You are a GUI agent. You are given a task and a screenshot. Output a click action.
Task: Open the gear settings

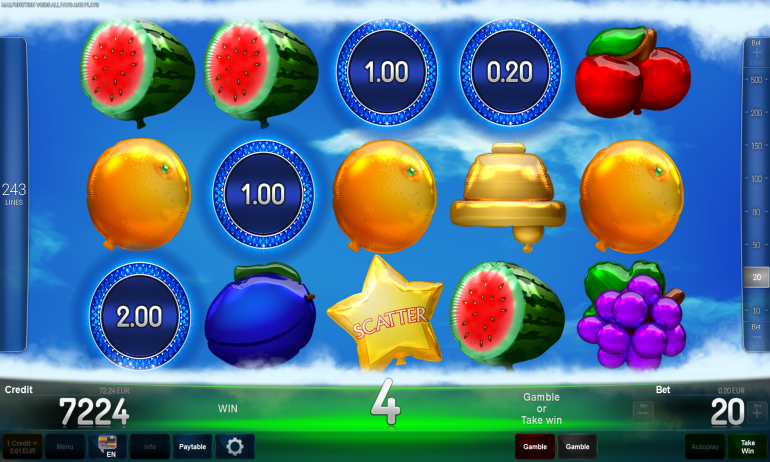click(x=235, y=447)
